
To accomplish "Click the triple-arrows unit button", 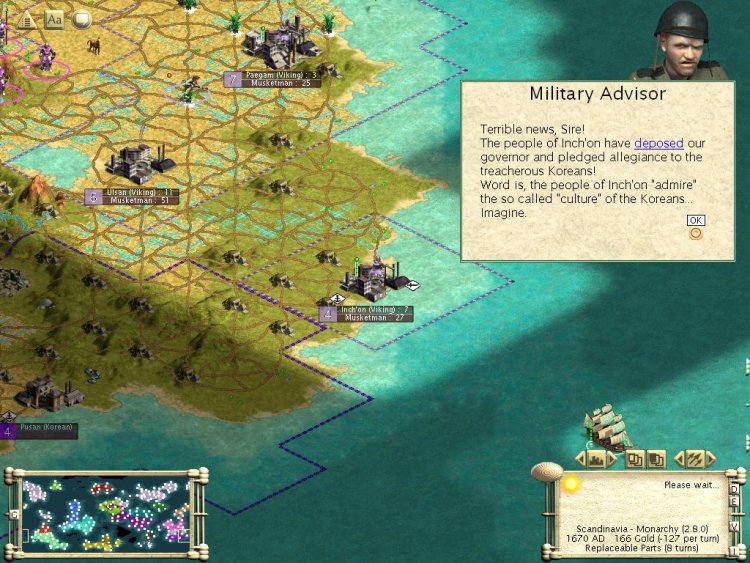I will point(694,459).
